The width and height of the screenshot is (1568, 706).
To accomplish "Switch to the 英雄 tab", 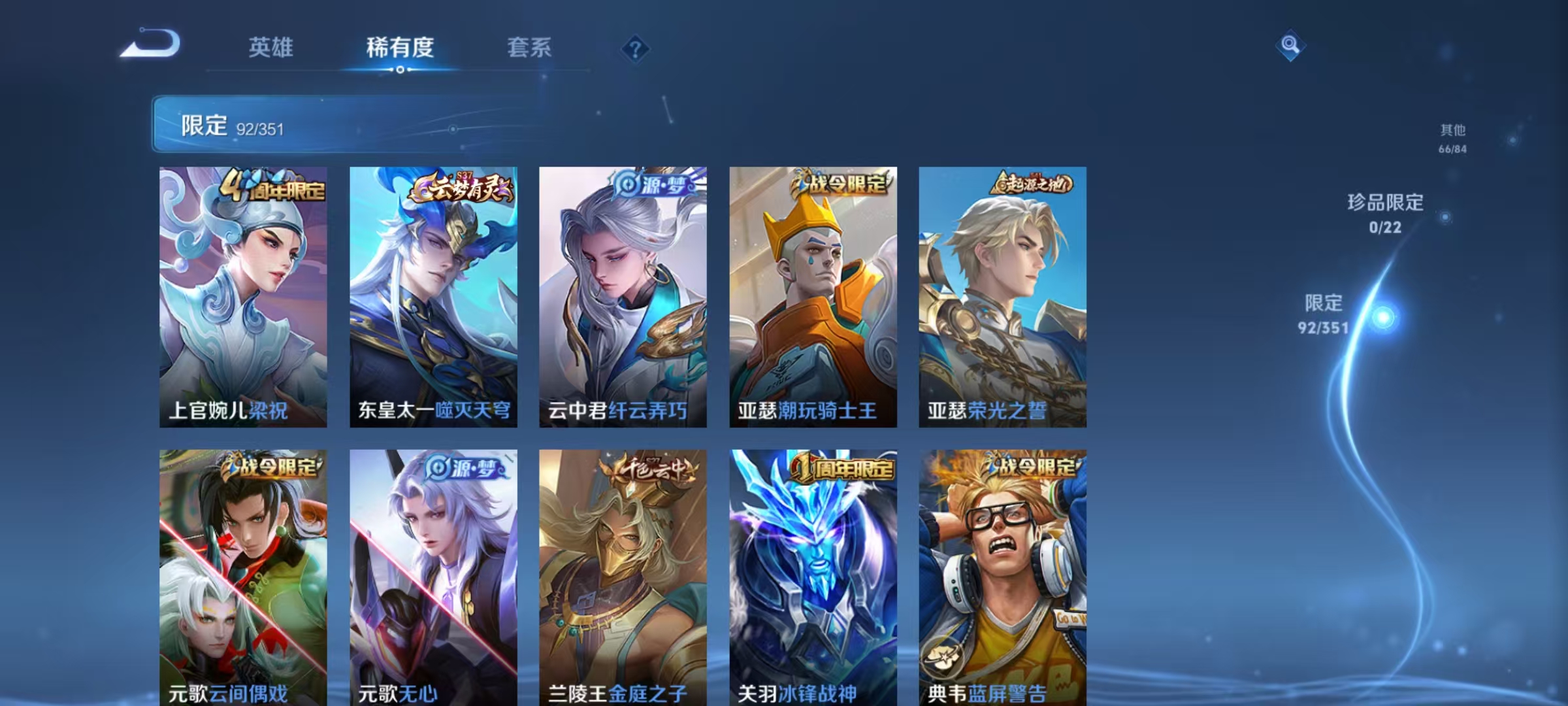I will tap(271, 48).
